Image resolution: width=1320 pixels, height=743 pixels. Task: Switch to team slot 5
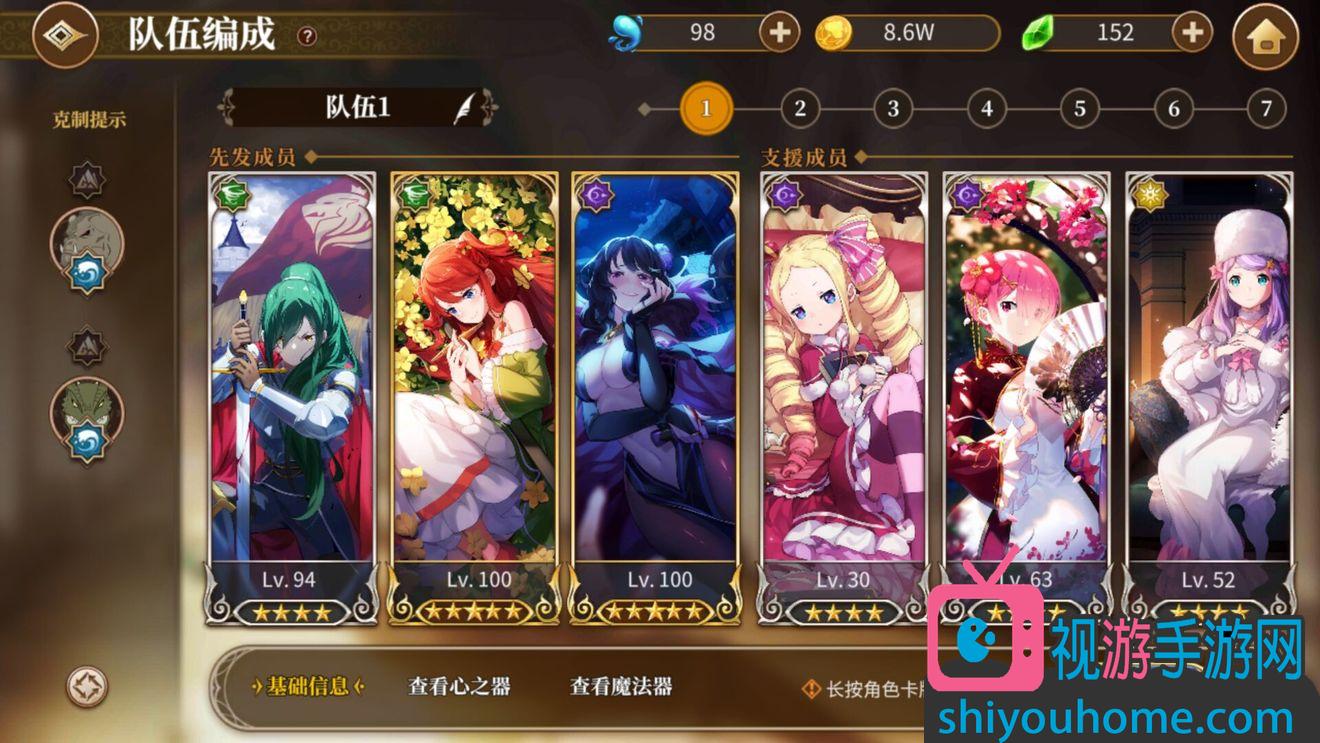click(x=1079, y=109)
